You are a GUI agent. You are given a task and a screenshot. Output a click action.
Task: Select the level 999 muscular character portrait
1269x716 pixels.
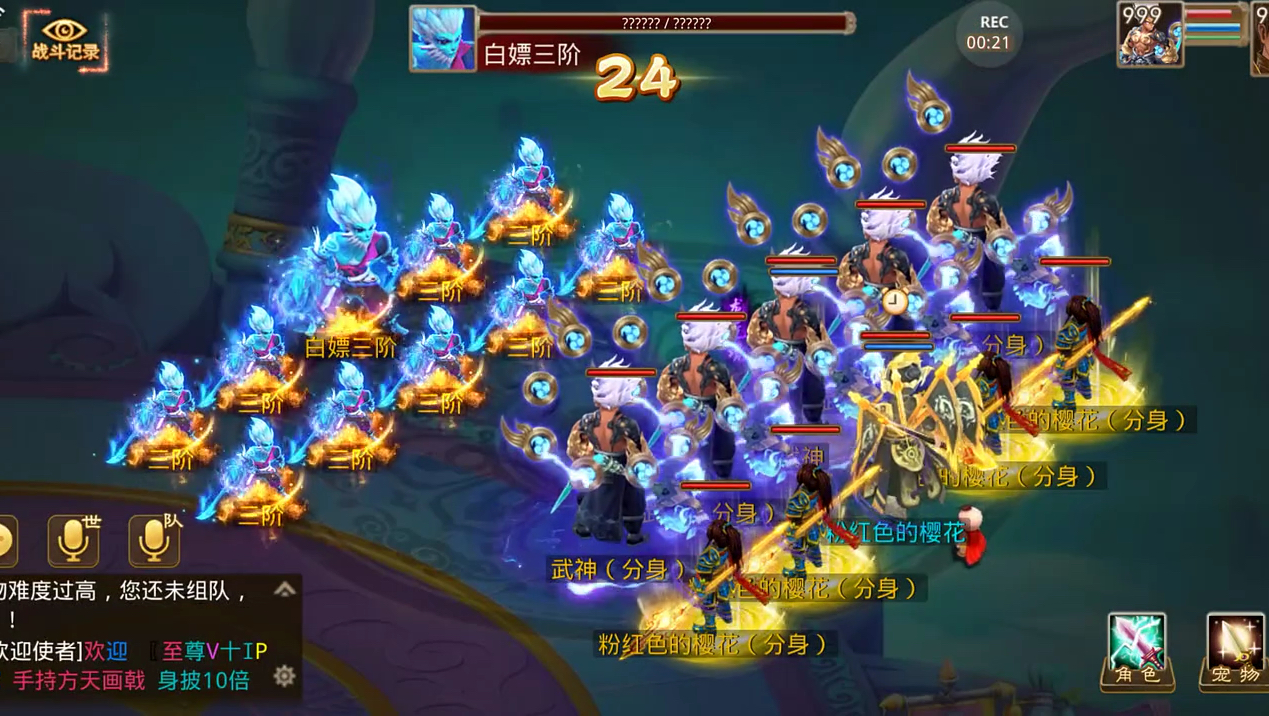click(1150, 35)
